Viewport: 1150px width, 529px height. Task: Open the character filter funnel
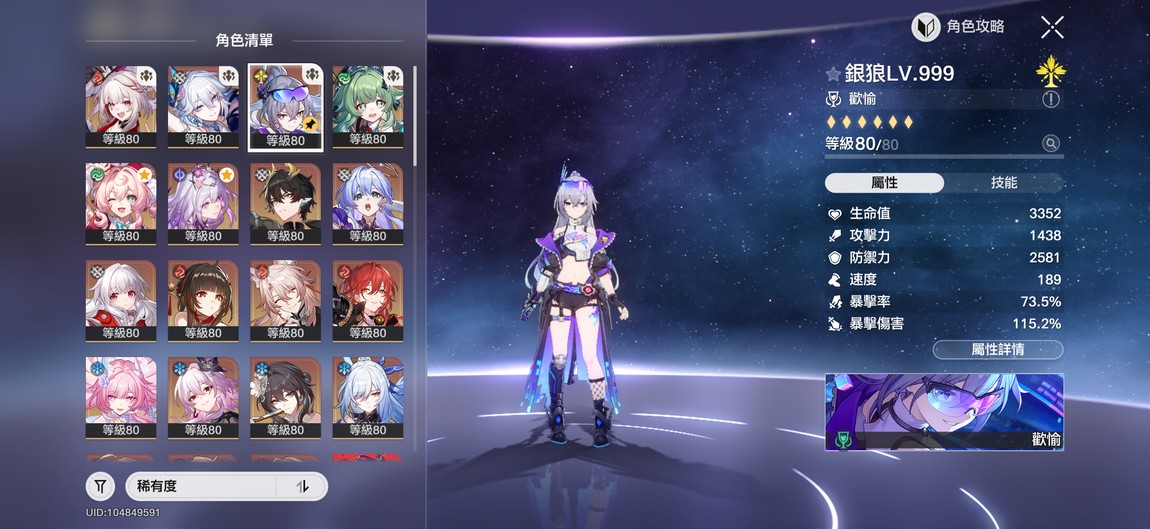tap(100, 487)
